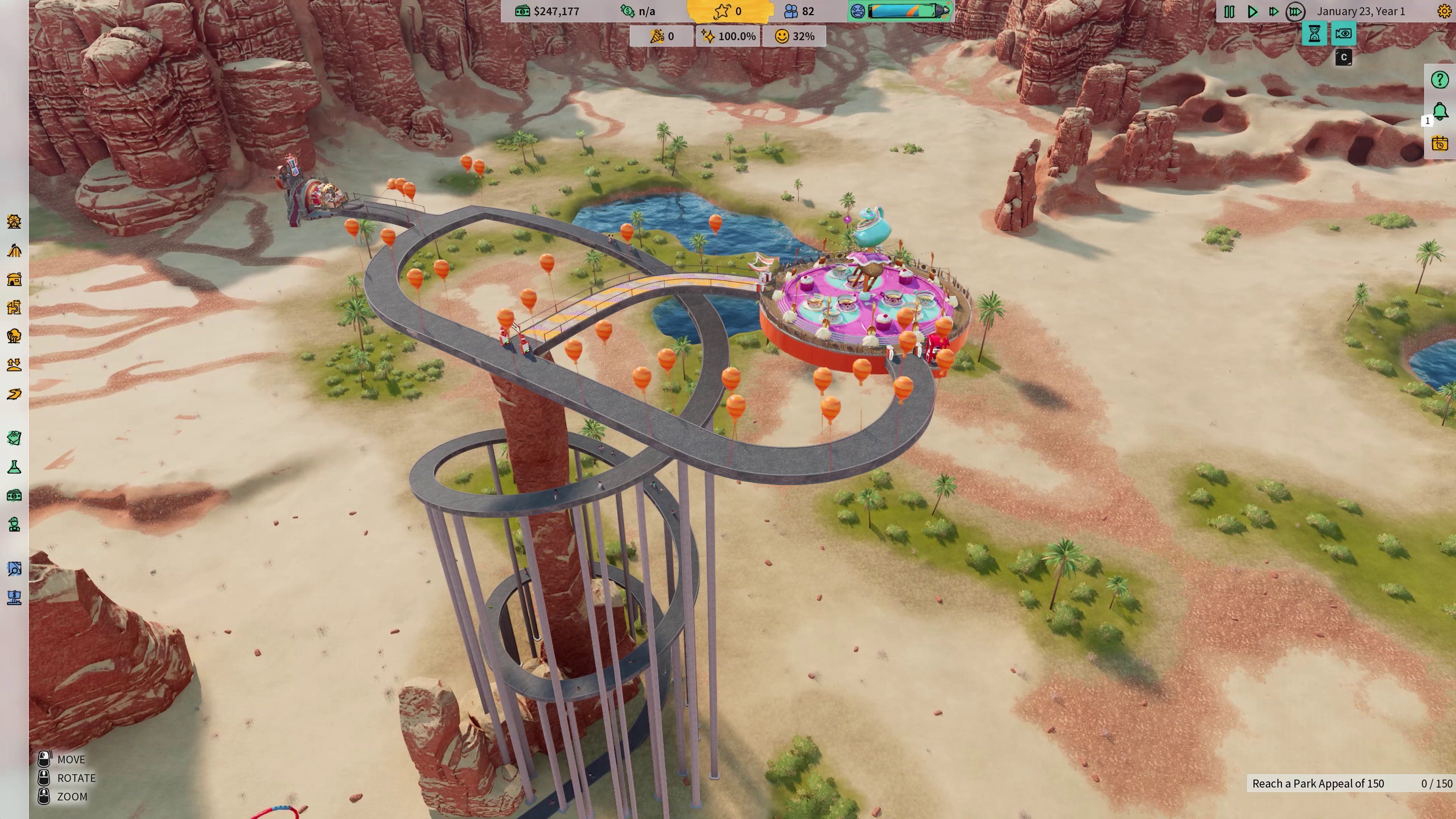Viewport: 1456px width, 819px height.
Task: Set game speed to triple fast-forward
Action: click(x=1295, y=11)
